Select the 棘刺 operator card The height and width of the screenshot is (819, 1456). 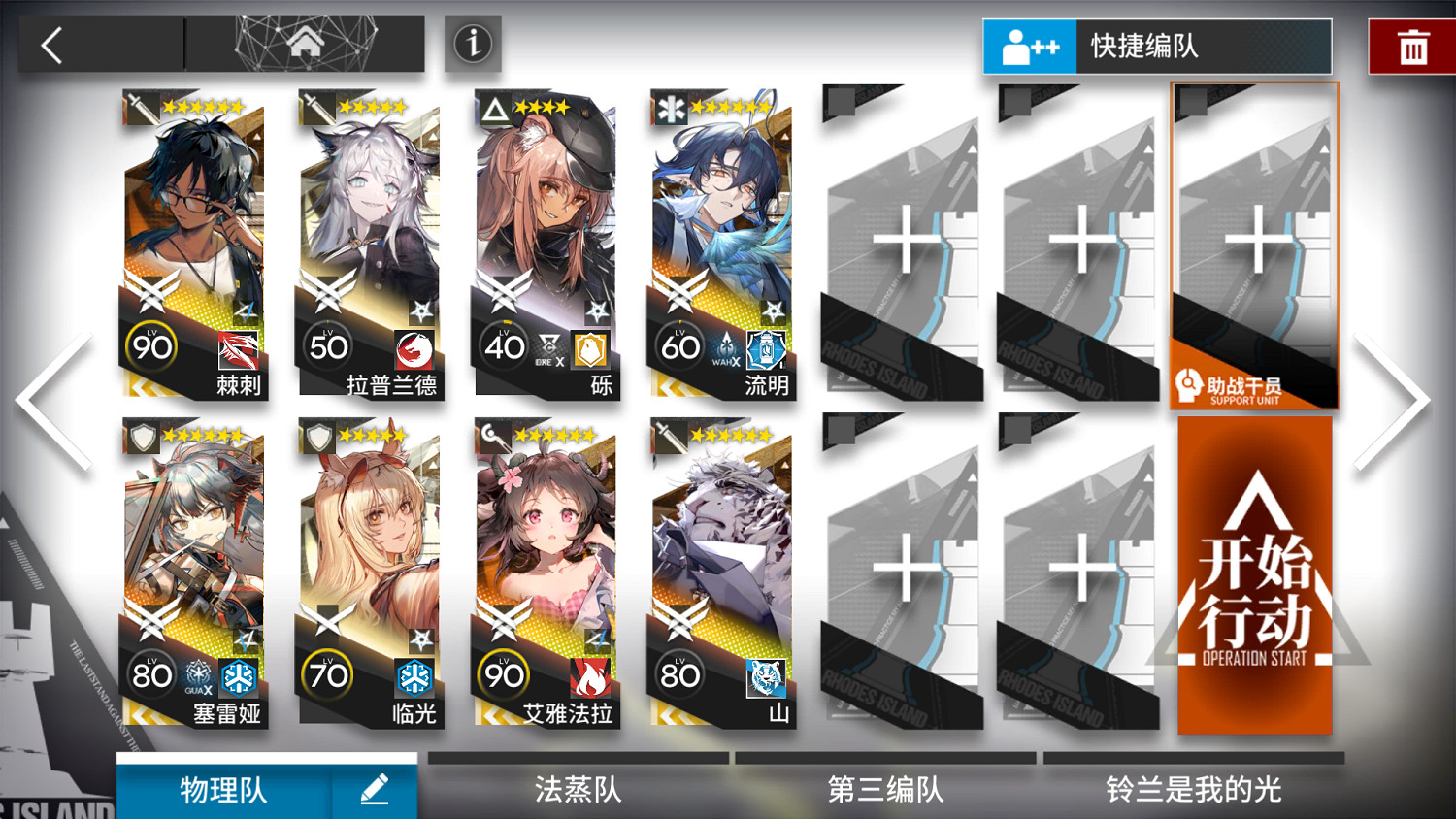pyautogui.click(x=194, y=243)
